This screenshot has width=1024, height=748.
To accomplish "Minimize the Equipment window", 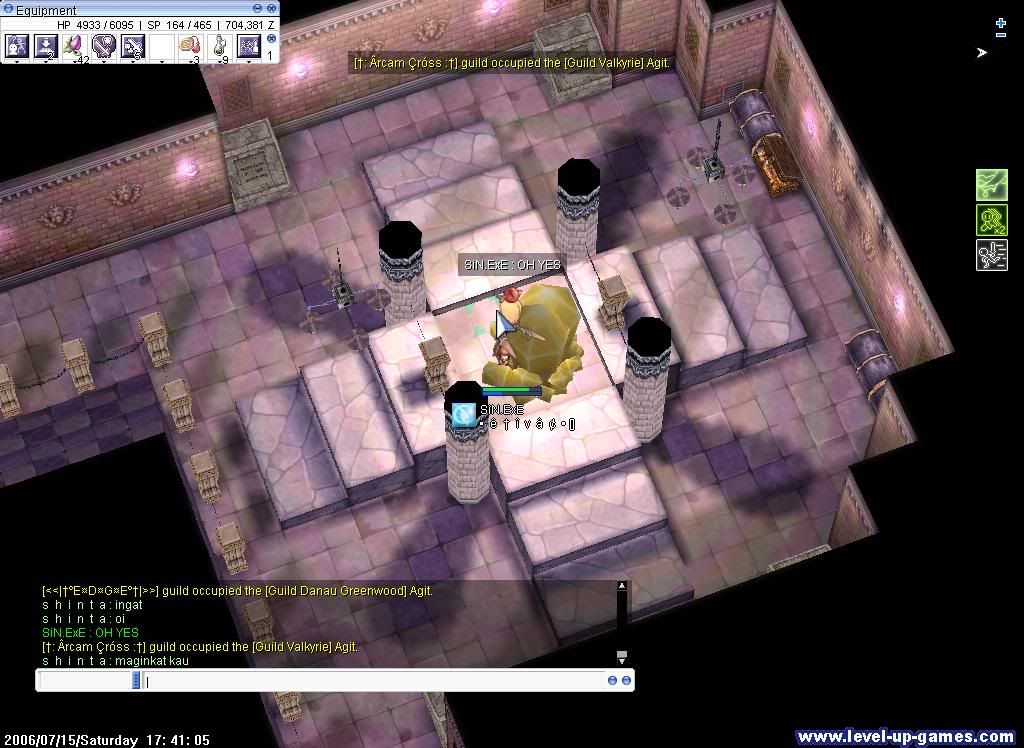I will [x=259, y=10].
